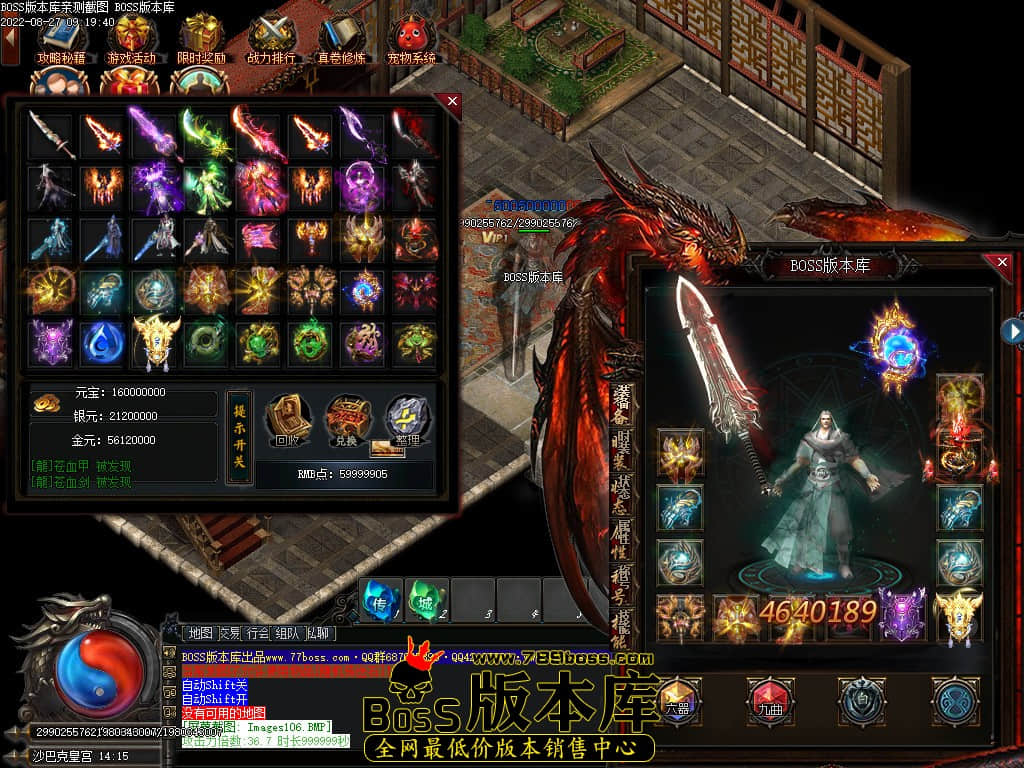Close the BOSS版本库 character window
Viewport: 1024px width, 768px height.
click(1001, 262)
